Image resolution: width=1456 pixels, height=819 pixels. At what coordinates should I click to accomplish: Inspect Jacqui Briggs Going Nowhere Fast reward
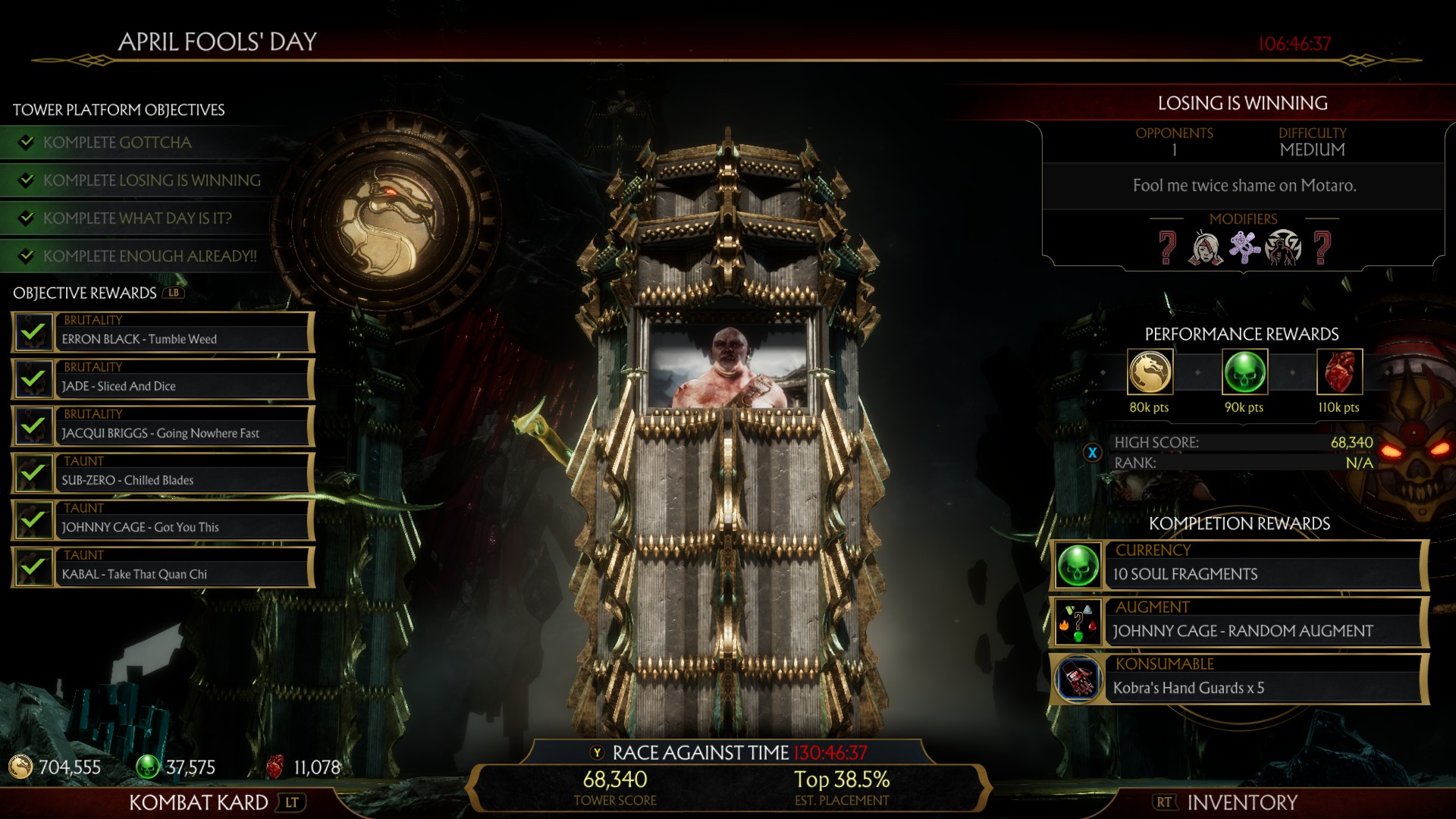163,426
